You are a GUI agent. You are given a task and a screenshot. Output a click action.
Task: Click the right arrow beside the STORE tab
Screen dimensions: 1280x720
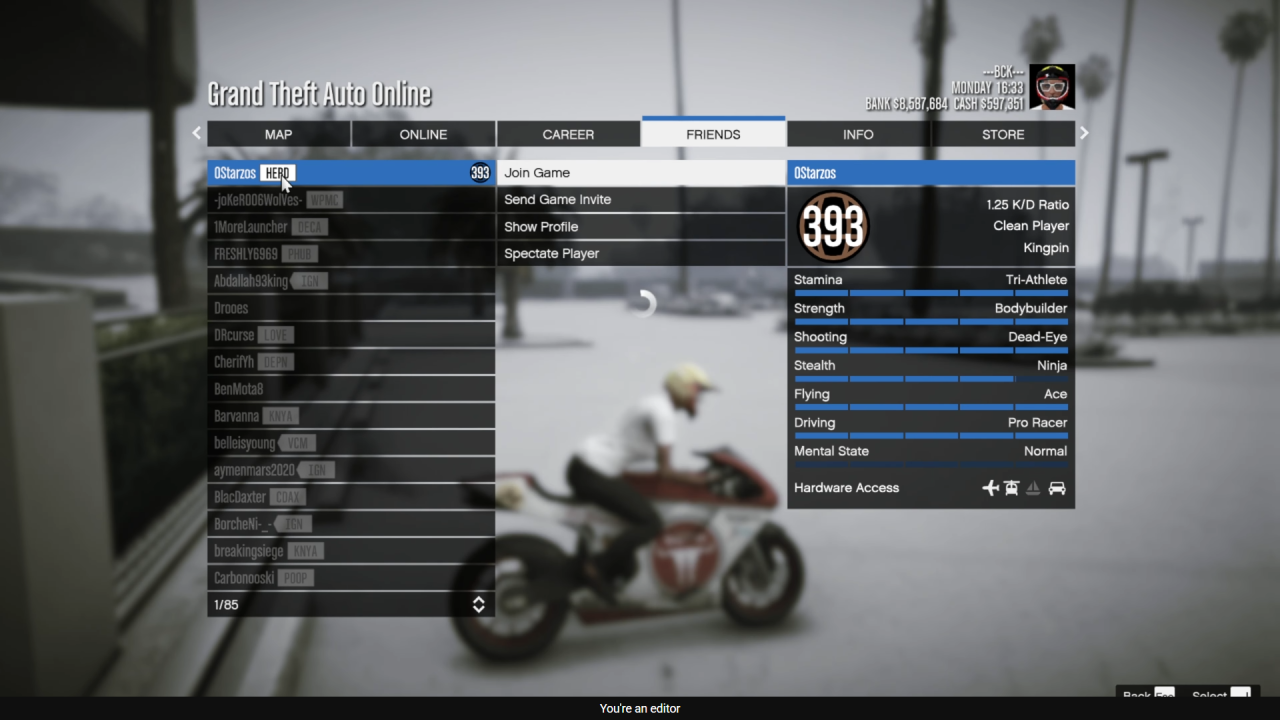click(x=1083, y=132)
